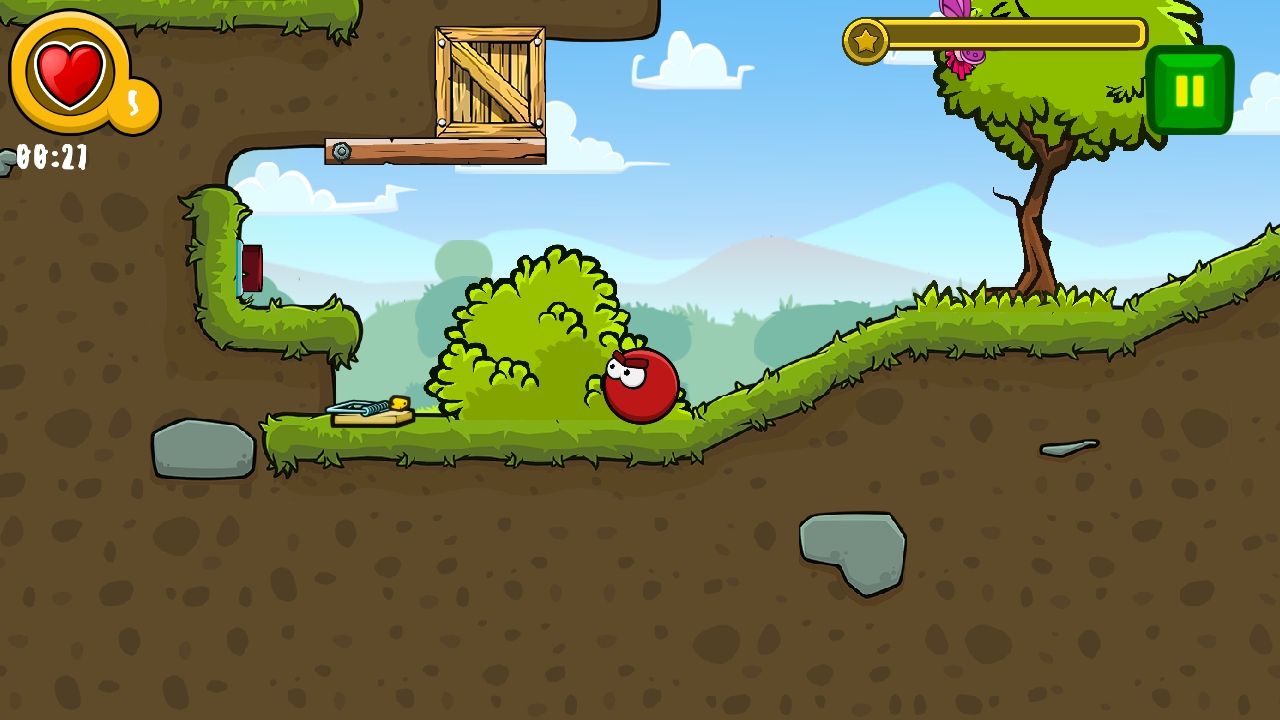Expand the large green bush
The image size is (1280, 720).
540,330
